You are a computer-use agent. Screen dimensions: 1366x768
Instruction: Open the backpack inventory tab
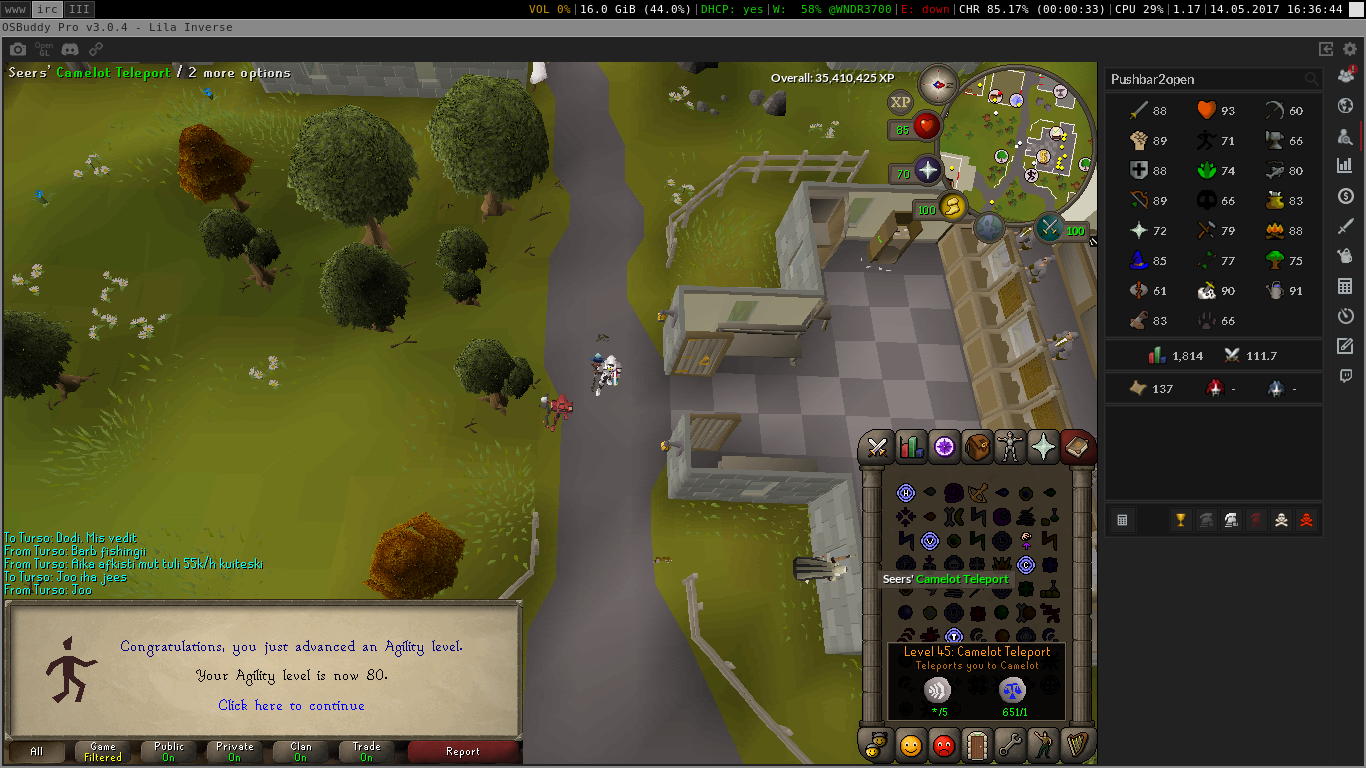pos(977,447)
